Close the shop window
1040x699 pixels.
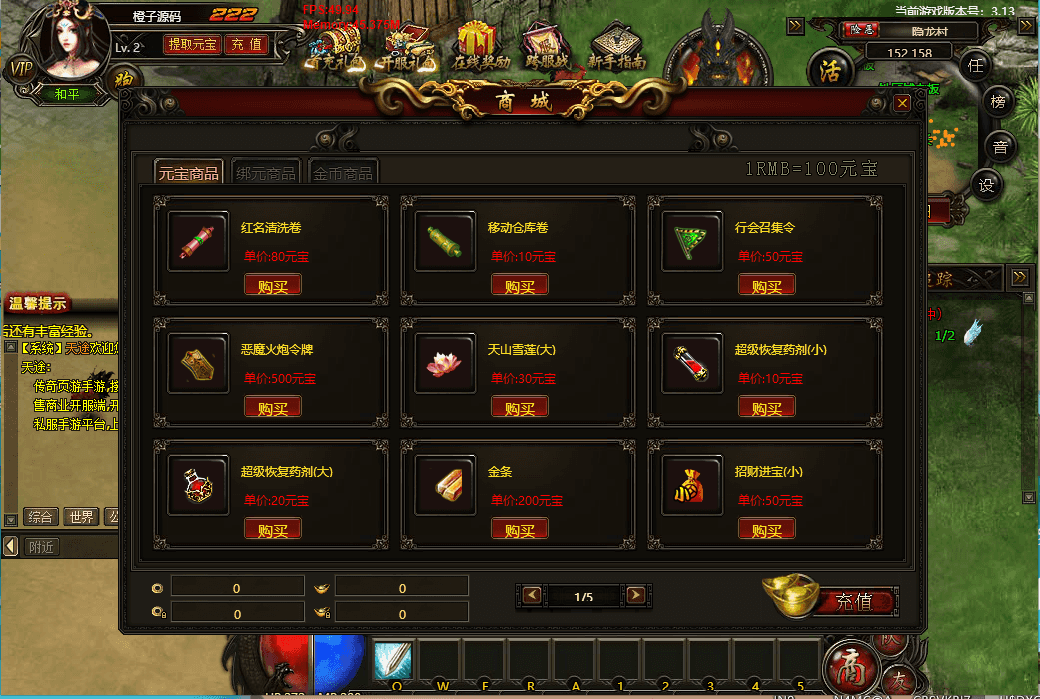(902, 103)
